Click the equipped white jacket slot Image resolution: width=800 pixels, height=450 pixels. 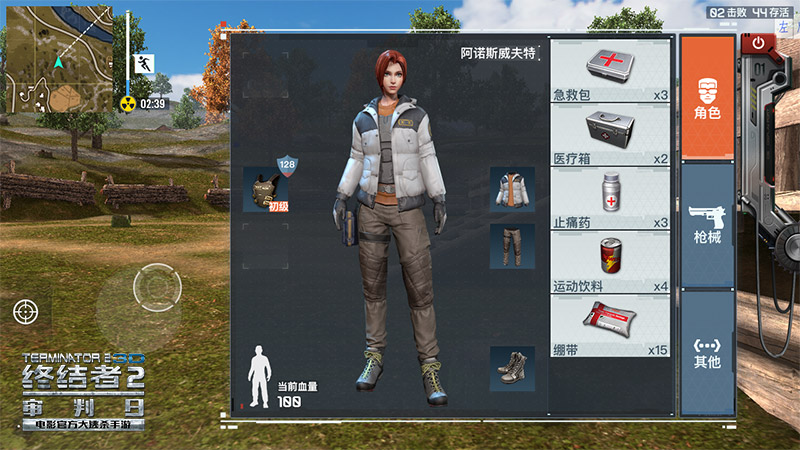point(511,189)
